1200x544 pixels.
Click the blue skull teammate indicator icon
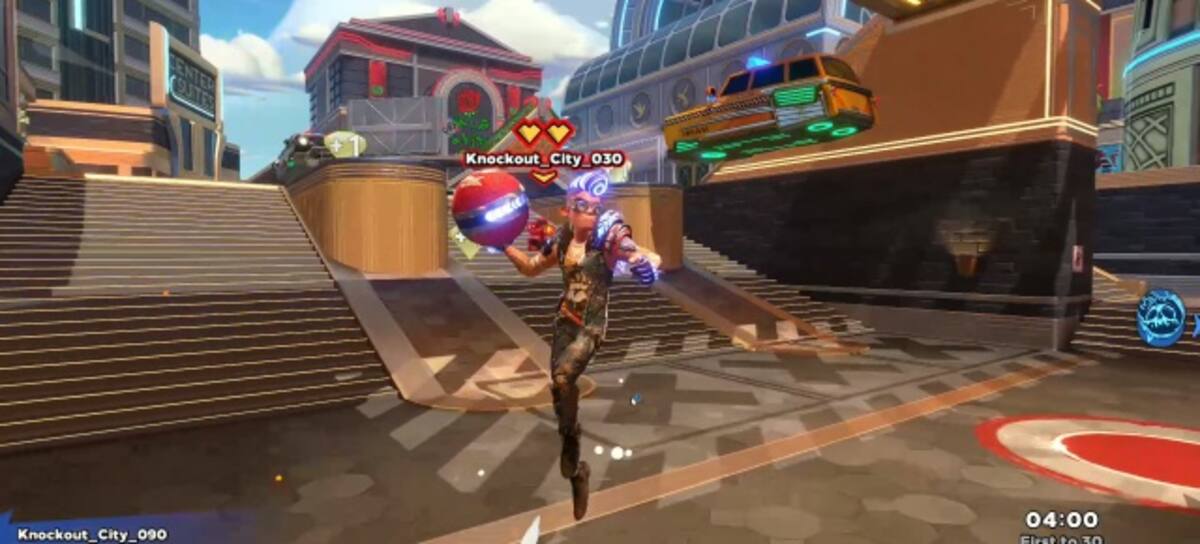tap(1162, 318)
